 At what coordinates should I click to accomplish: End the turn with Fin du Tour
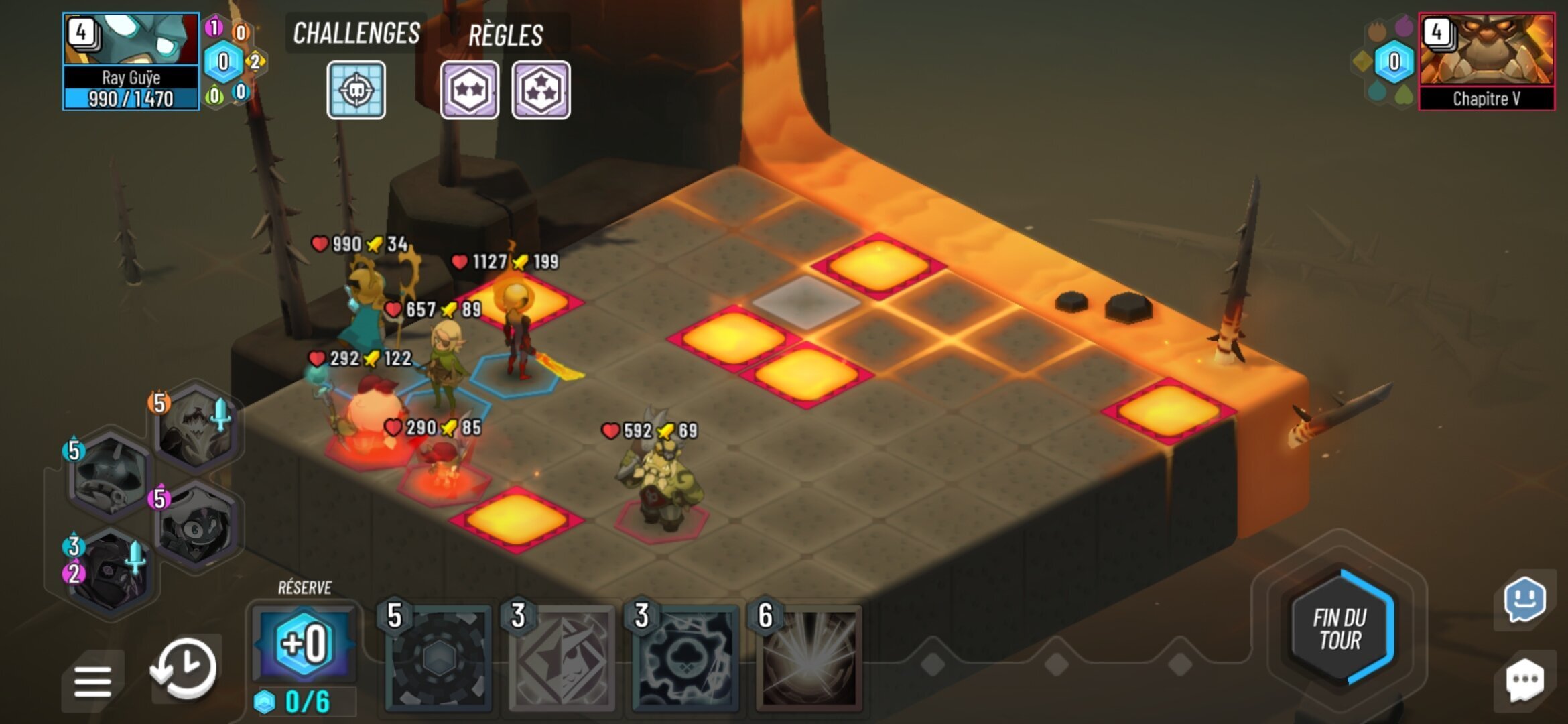1340,629
